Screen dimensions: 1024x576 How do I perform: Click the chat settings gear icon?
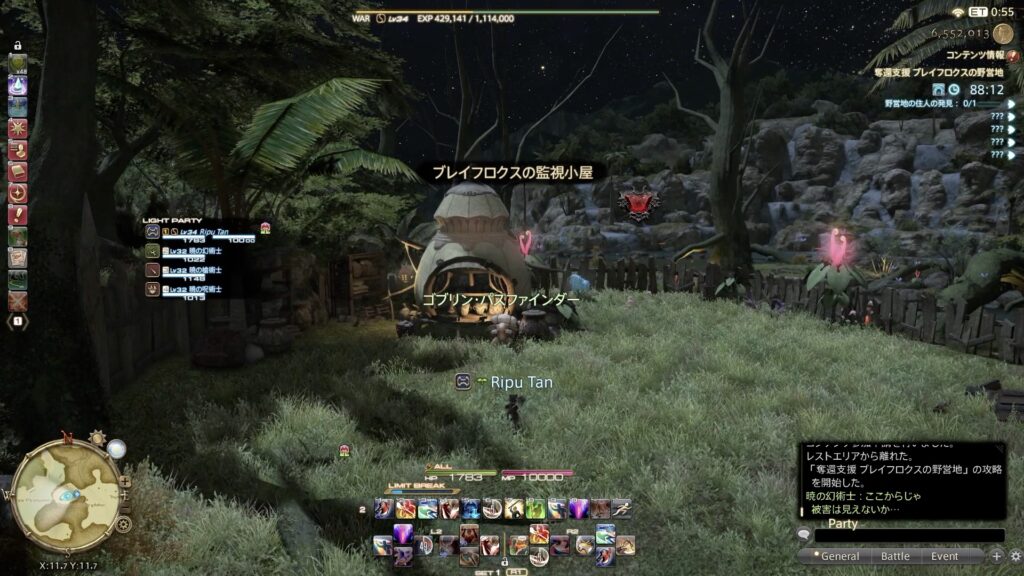1013,556
